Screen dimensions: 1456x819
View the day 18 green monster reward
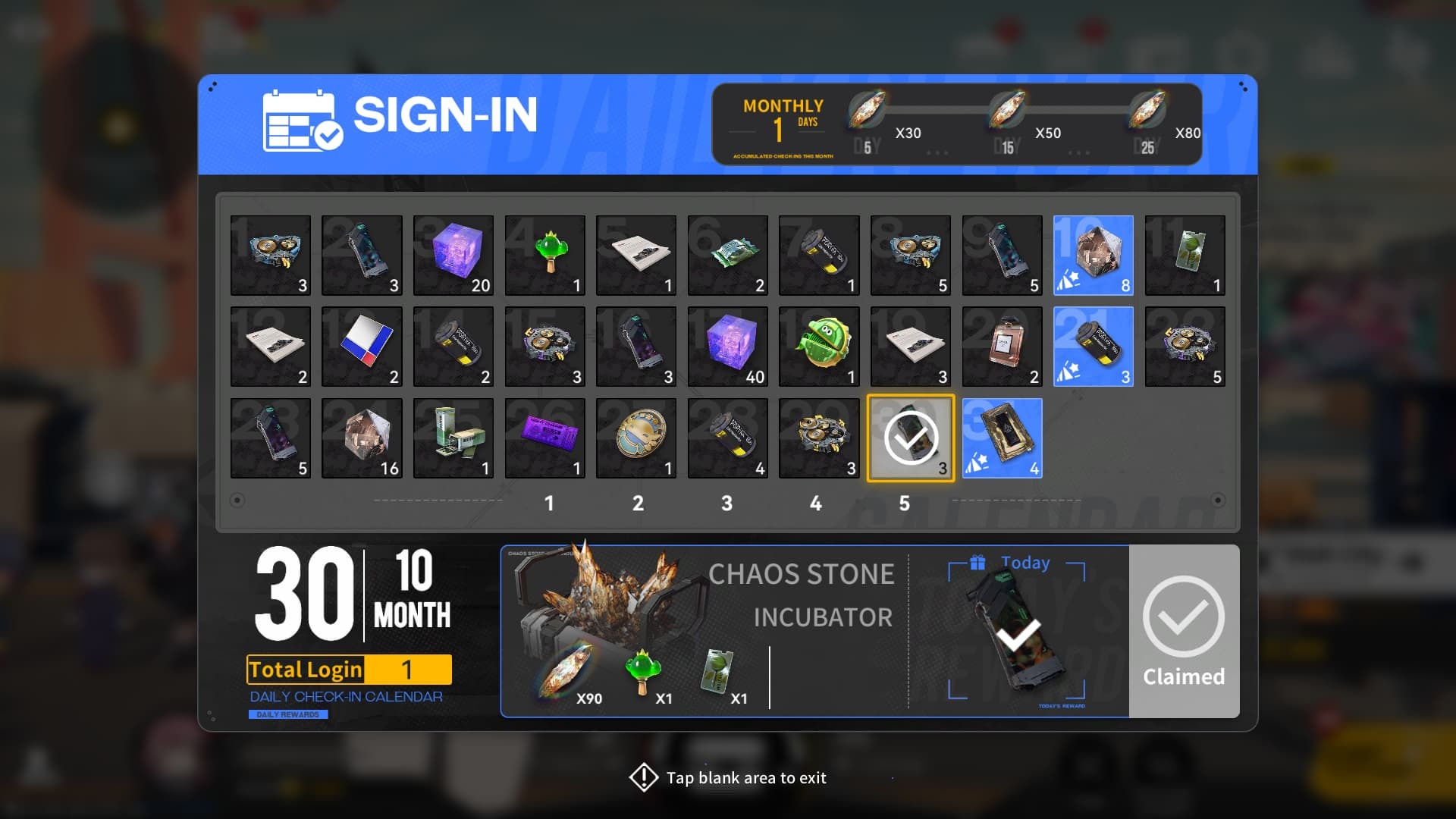coord(819,347)
